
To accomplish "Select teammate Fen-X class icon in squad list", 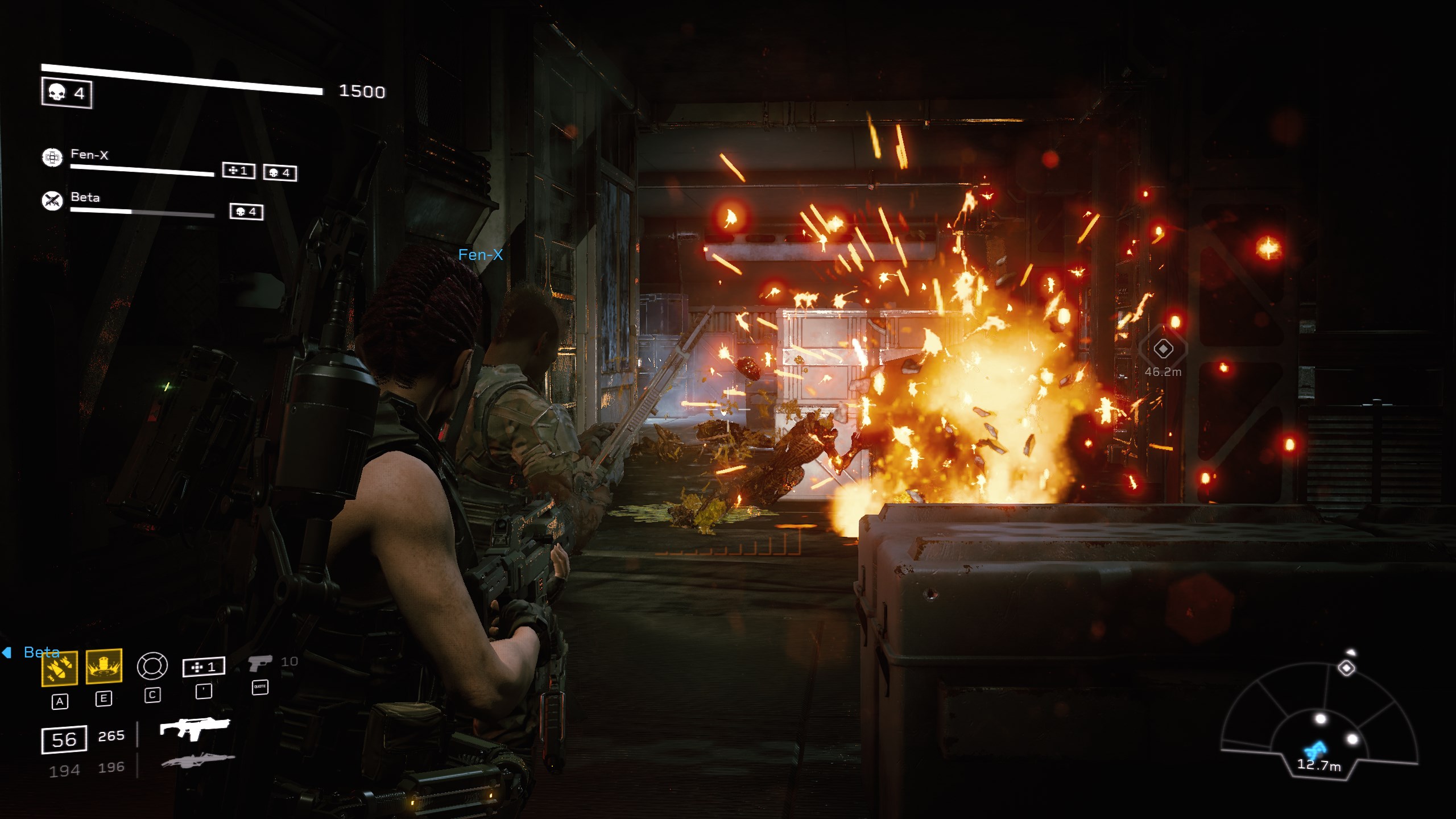I will pos(52,157).
